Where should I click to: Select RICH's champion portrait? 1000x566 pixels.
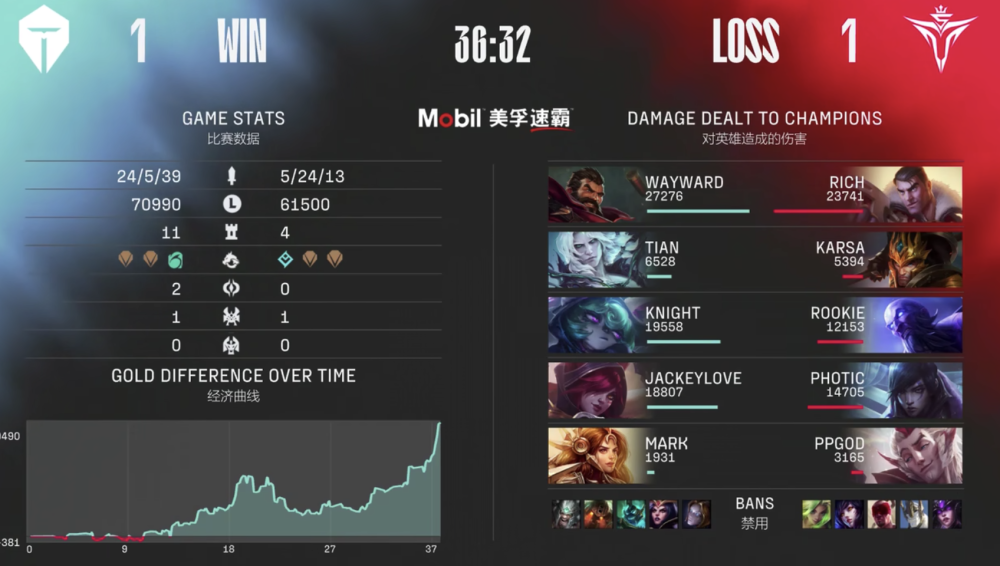pos(915,194)
